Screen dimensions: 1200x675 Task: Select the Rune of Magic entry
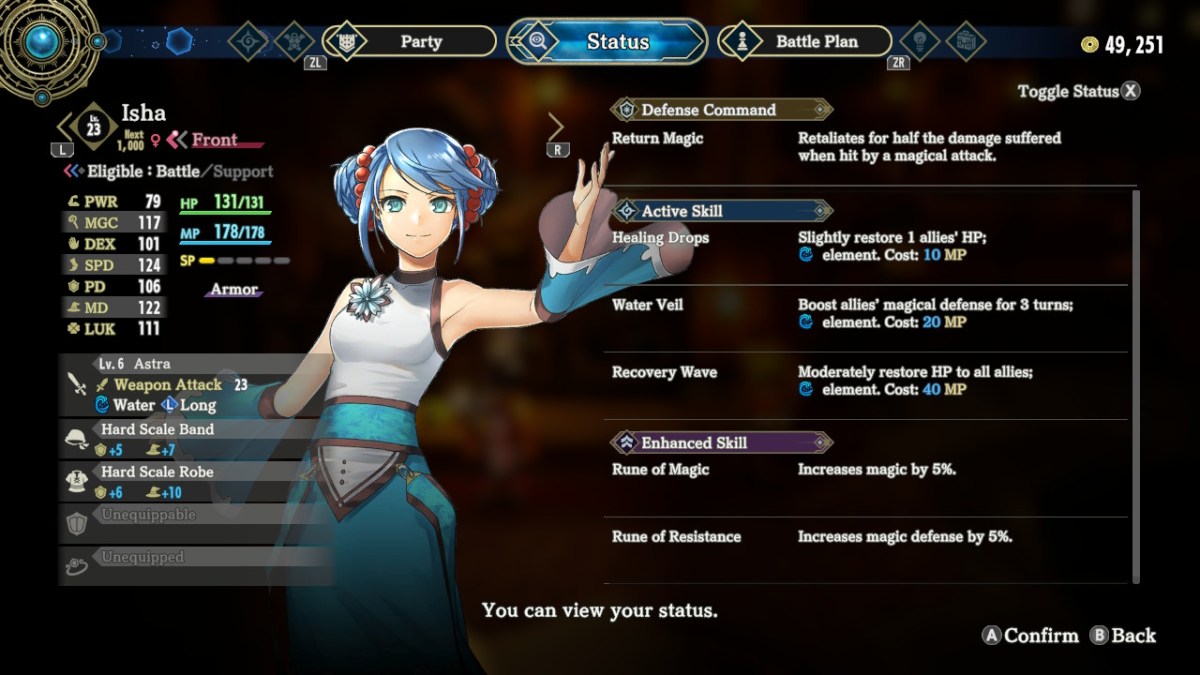click(660, 469)
